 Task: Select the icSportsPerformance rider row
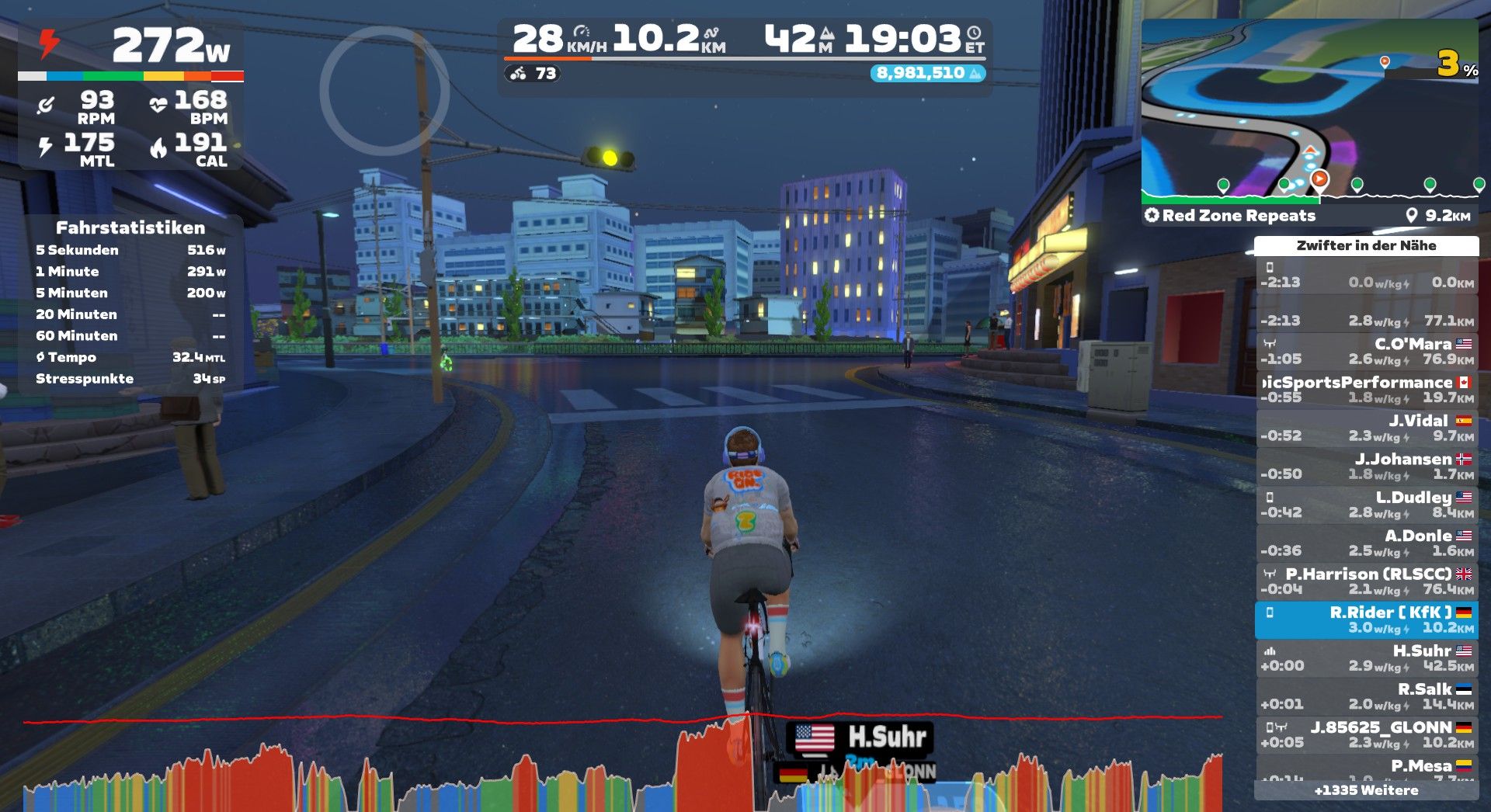pos(1367,389)
